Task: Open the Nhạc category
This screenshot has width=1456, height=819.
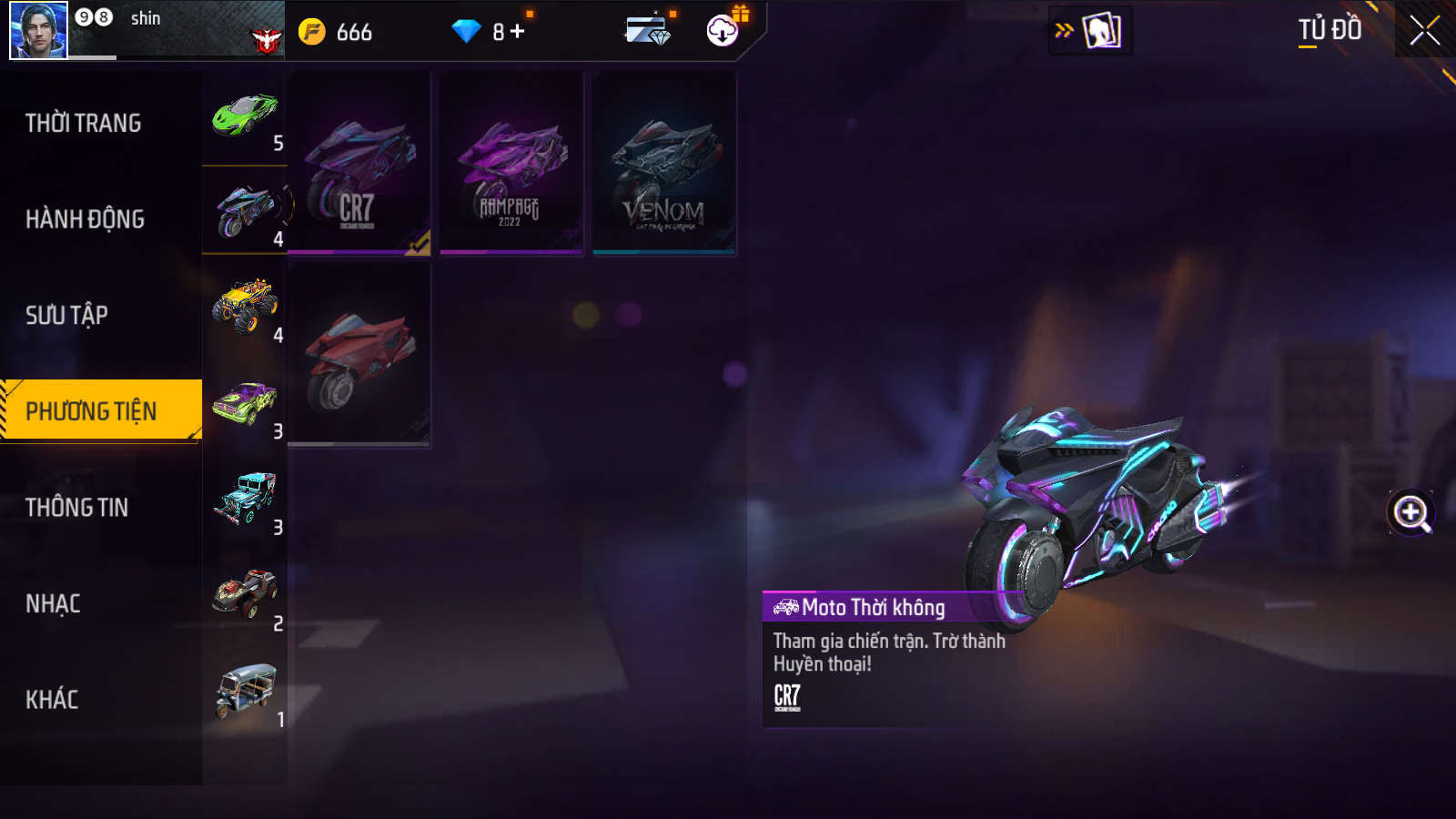Action: pyautogui.click(x=53, y=603)
